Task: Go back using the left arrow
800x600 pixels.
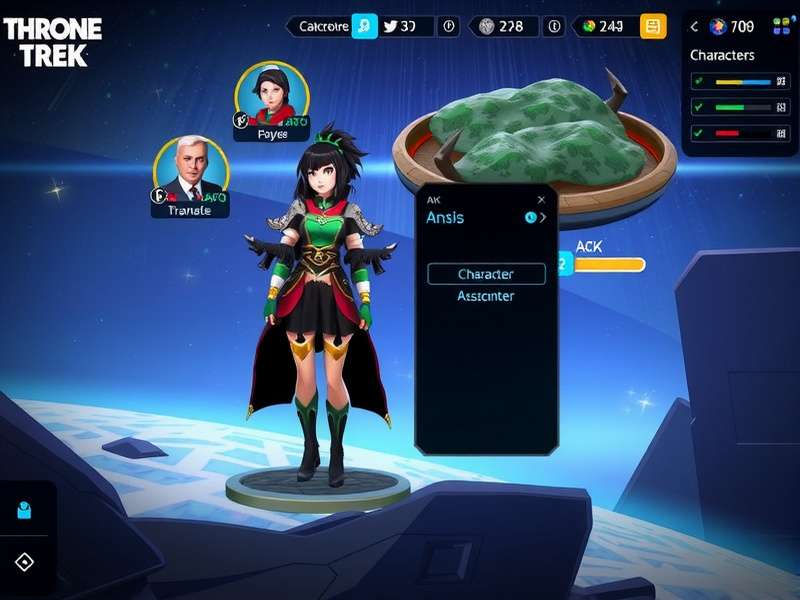Action: (695, 27)
